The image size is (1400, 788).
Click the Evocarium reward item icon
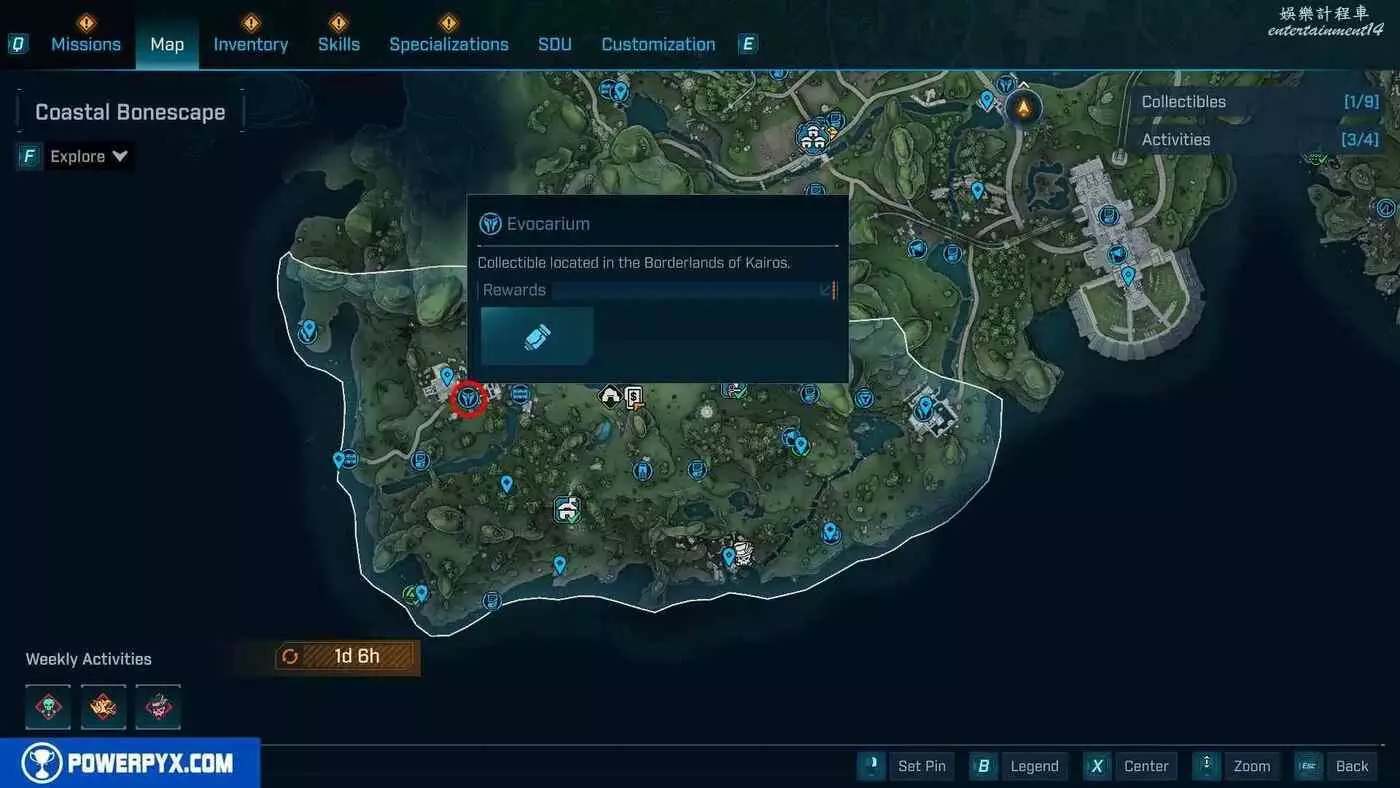[537, 336]
